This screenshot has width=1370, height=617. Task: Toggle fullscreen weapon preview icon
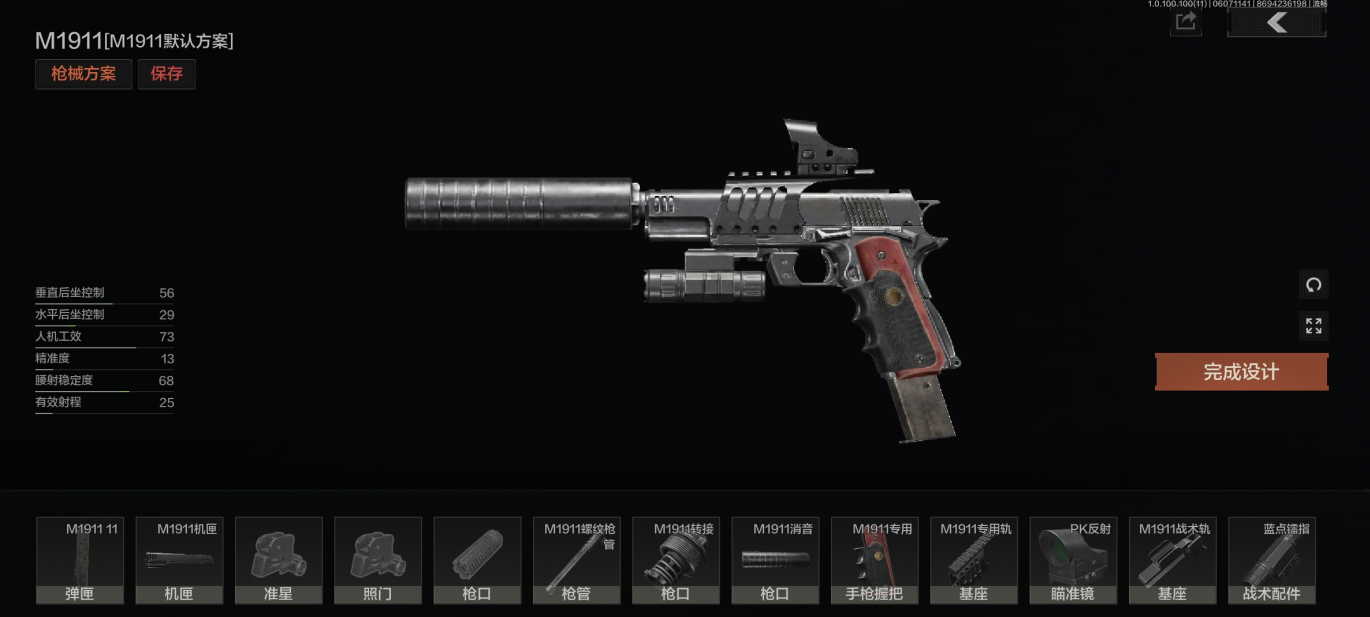(1313, 326)
